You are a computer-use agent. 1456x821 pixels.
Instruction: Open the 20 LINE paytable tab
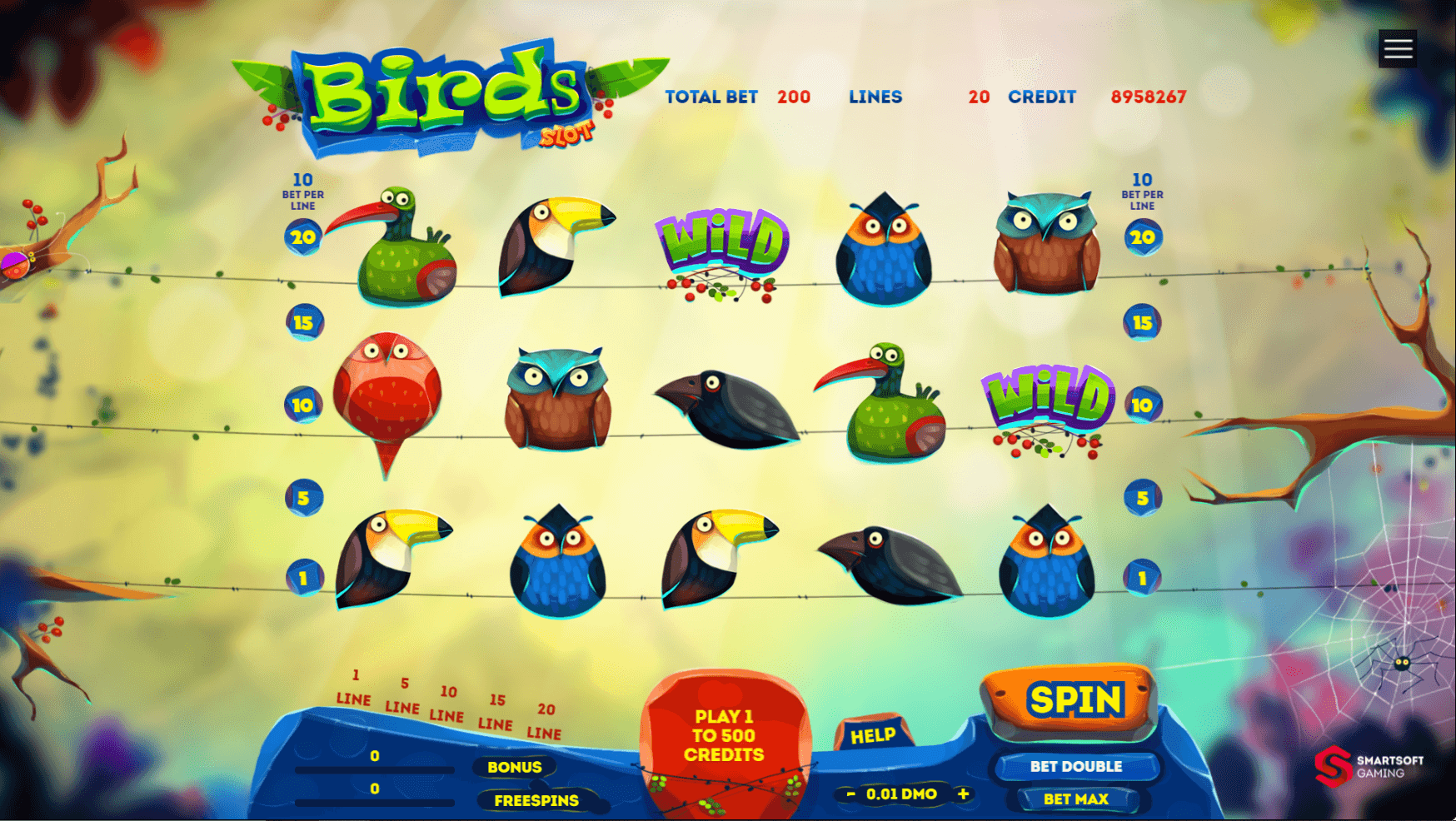point(544,720)
